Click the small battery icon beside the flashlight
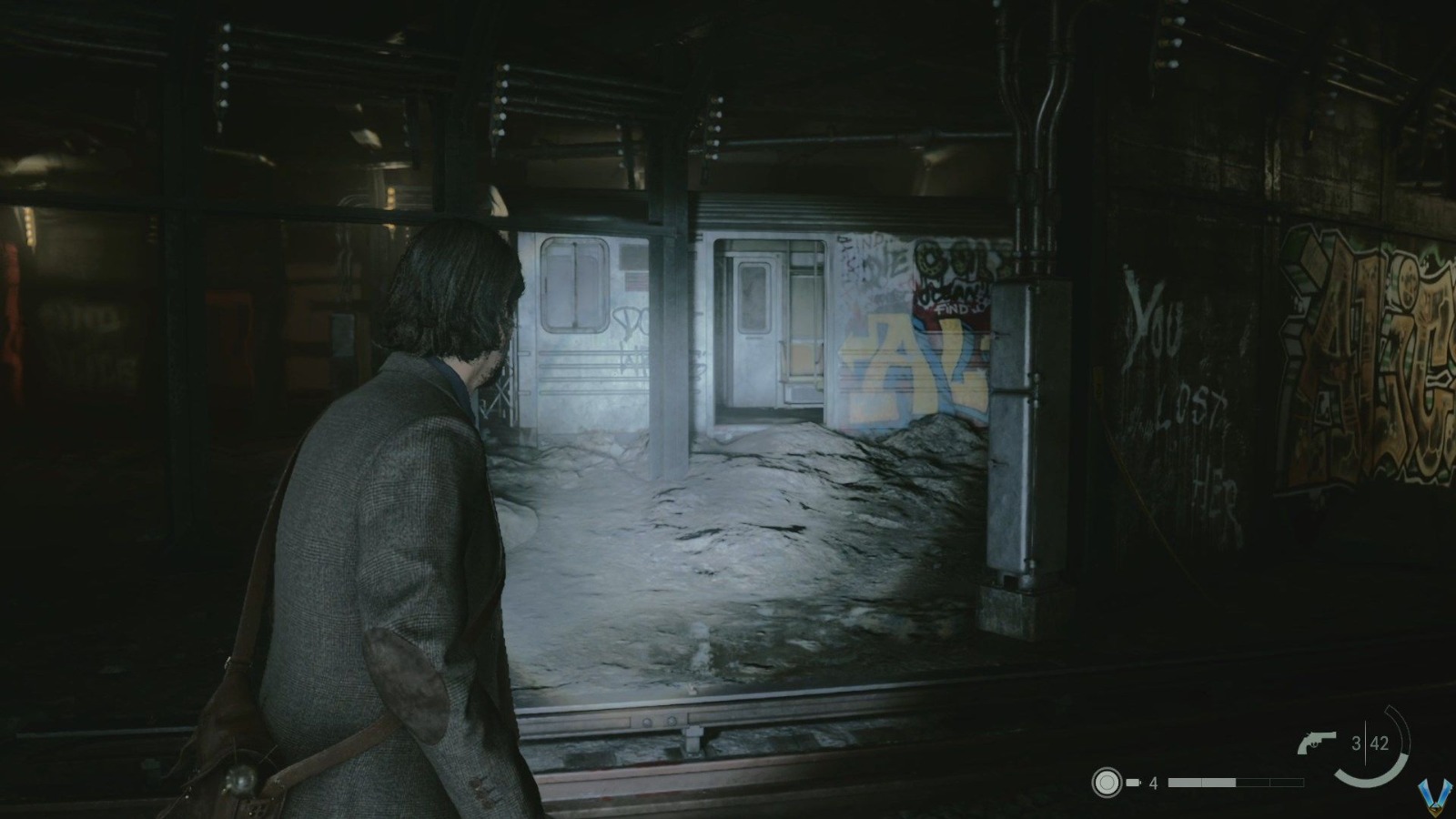Image resolution: width=1456 pixels, height=819 pixels. pos(1133,781)
